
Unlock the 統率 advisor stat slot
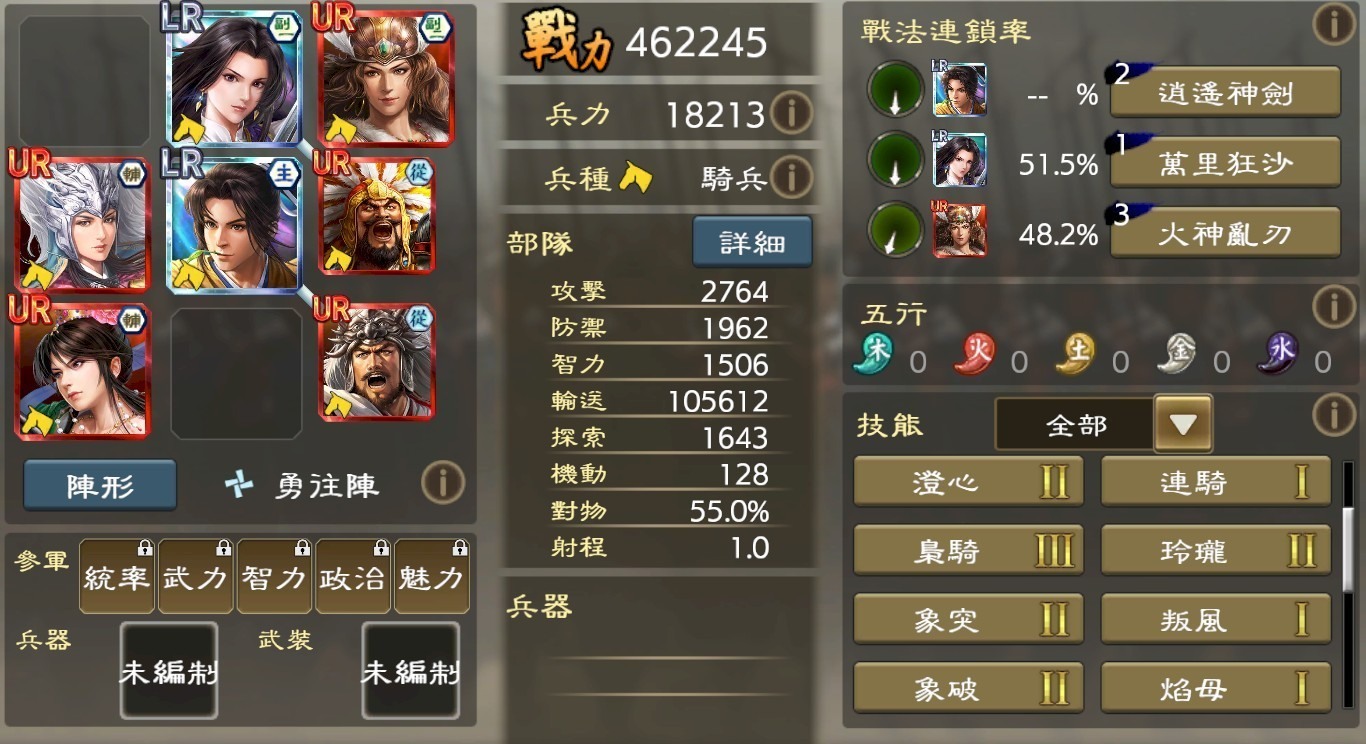[x=117, y=577]
